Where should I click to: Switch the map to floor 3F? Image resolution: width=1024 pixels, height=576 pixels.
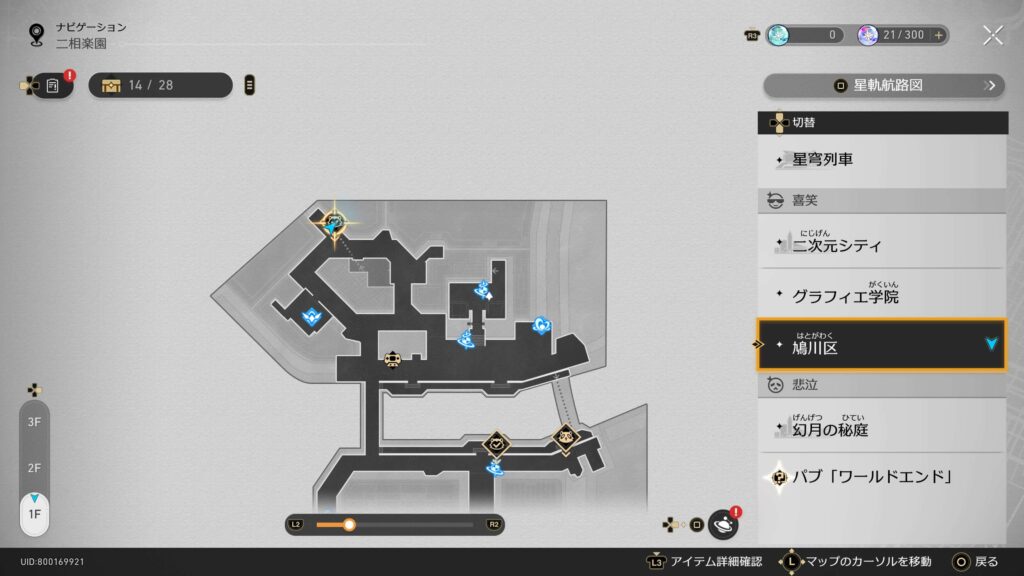(34, 422)
